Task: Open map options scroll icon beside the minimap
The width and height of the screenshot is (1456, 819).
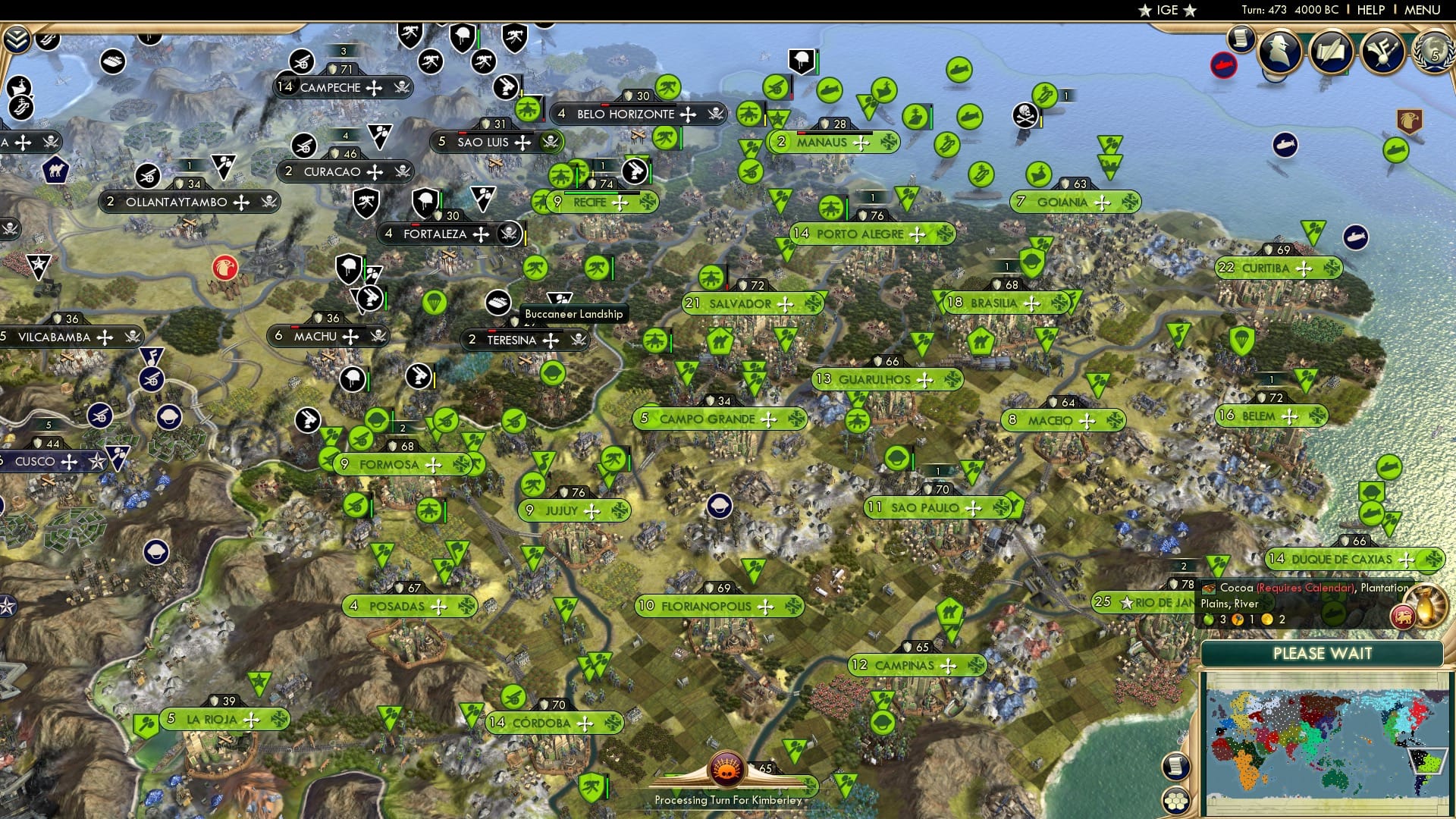Action: coord(1175,764)
